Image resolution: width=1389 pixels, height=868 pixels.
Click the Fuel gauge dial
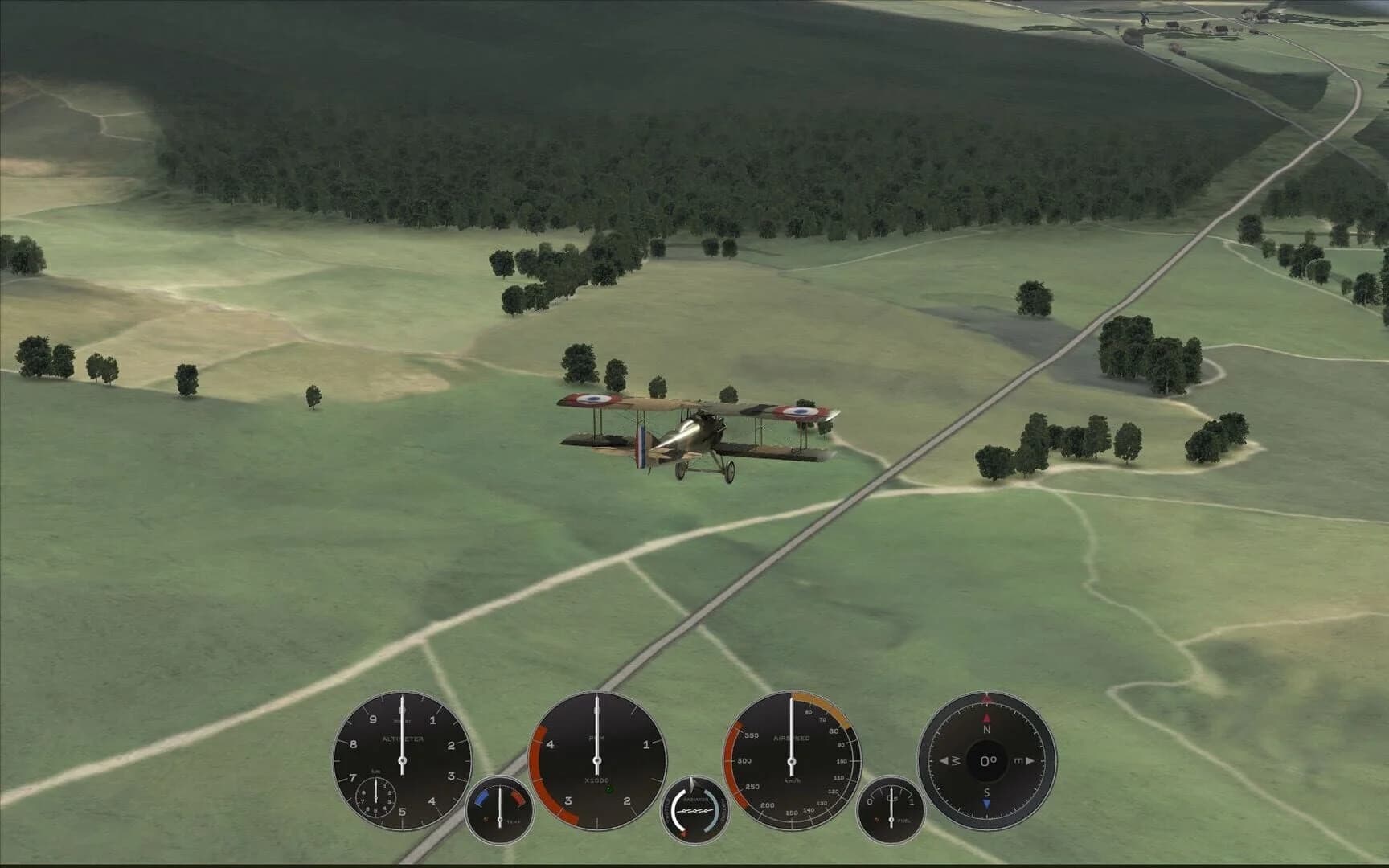pyautogui.click(x=891, y=811)
